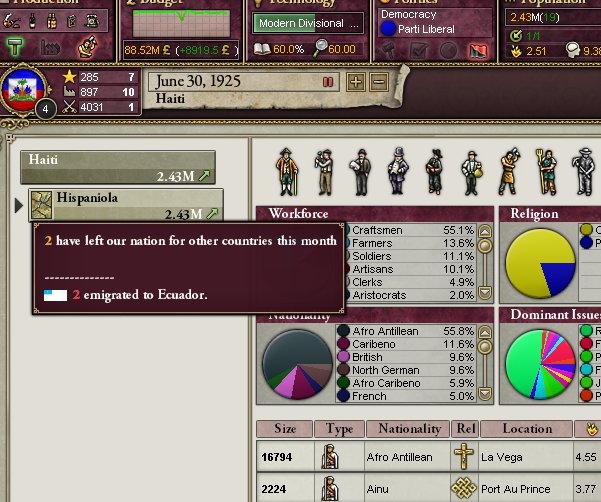Decrease game speed with the minus button
This screenshot has height=502, width=601.
(378, 82)
